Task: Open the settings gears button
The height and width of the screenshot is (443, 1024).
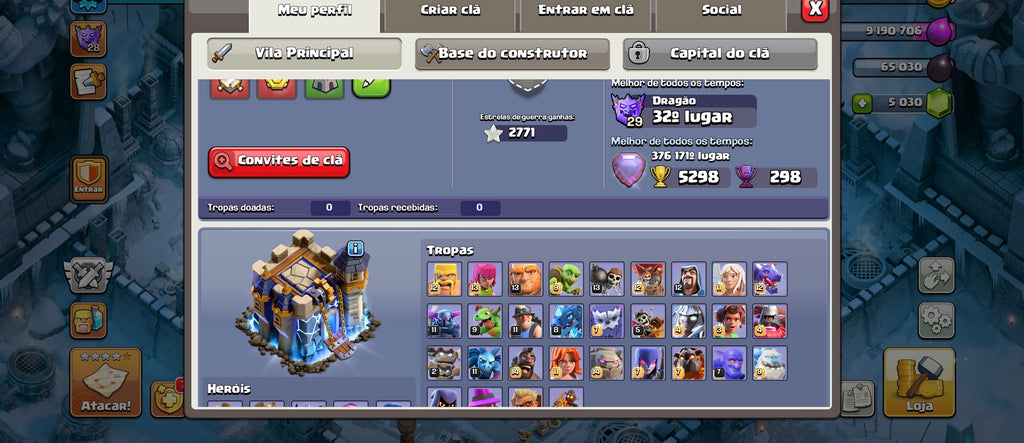Action: coord(936,320)
